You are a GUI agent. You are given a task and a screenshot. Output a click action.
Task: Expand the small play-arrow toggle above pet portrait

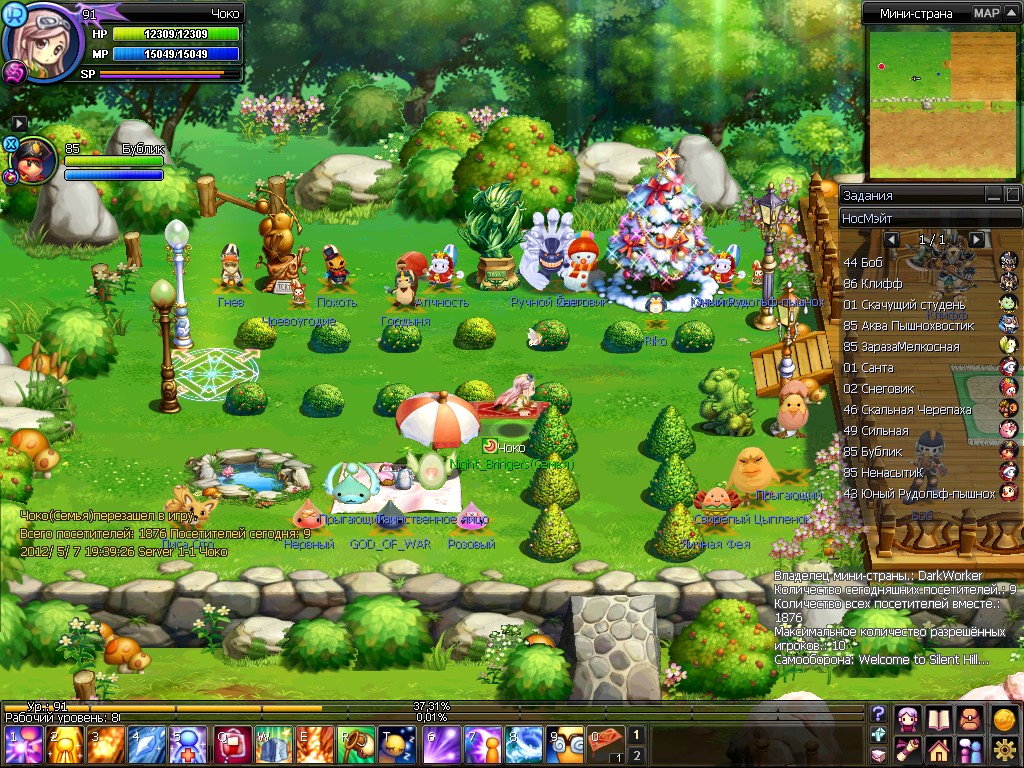[19, 123]
